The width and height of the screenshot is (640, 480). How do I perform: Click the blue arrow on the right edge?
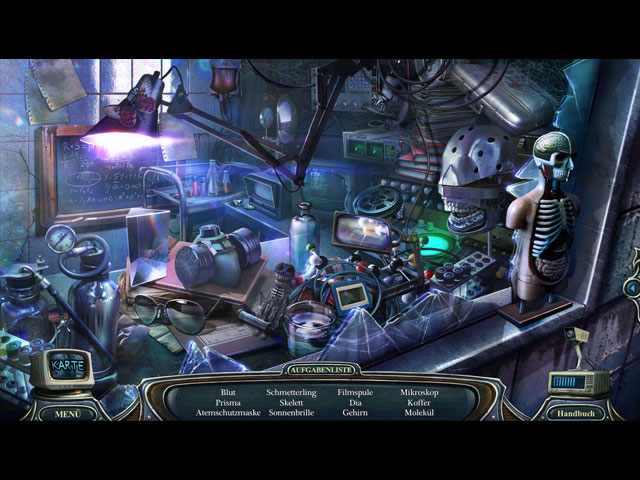tap(630, 288)
